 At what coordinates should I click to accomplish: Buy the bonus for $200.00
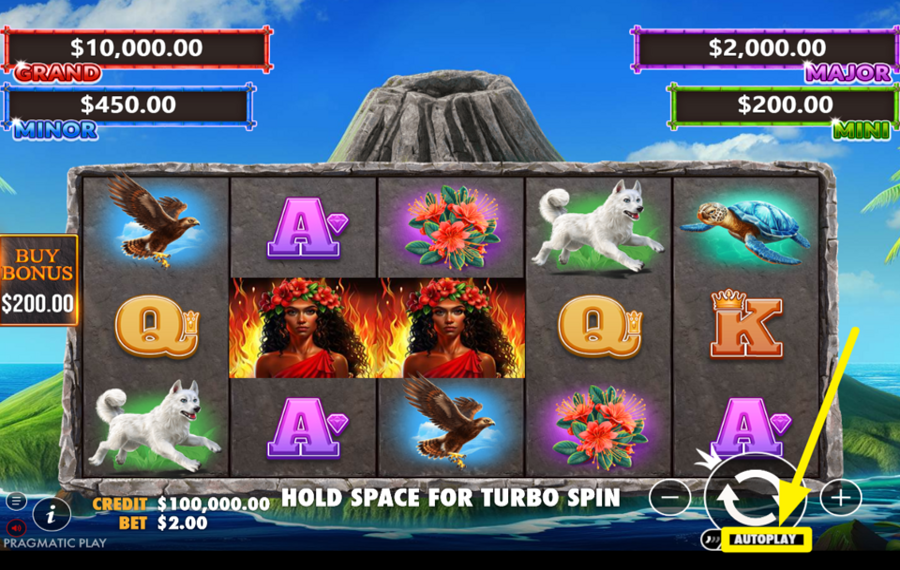tap(37, 281)
